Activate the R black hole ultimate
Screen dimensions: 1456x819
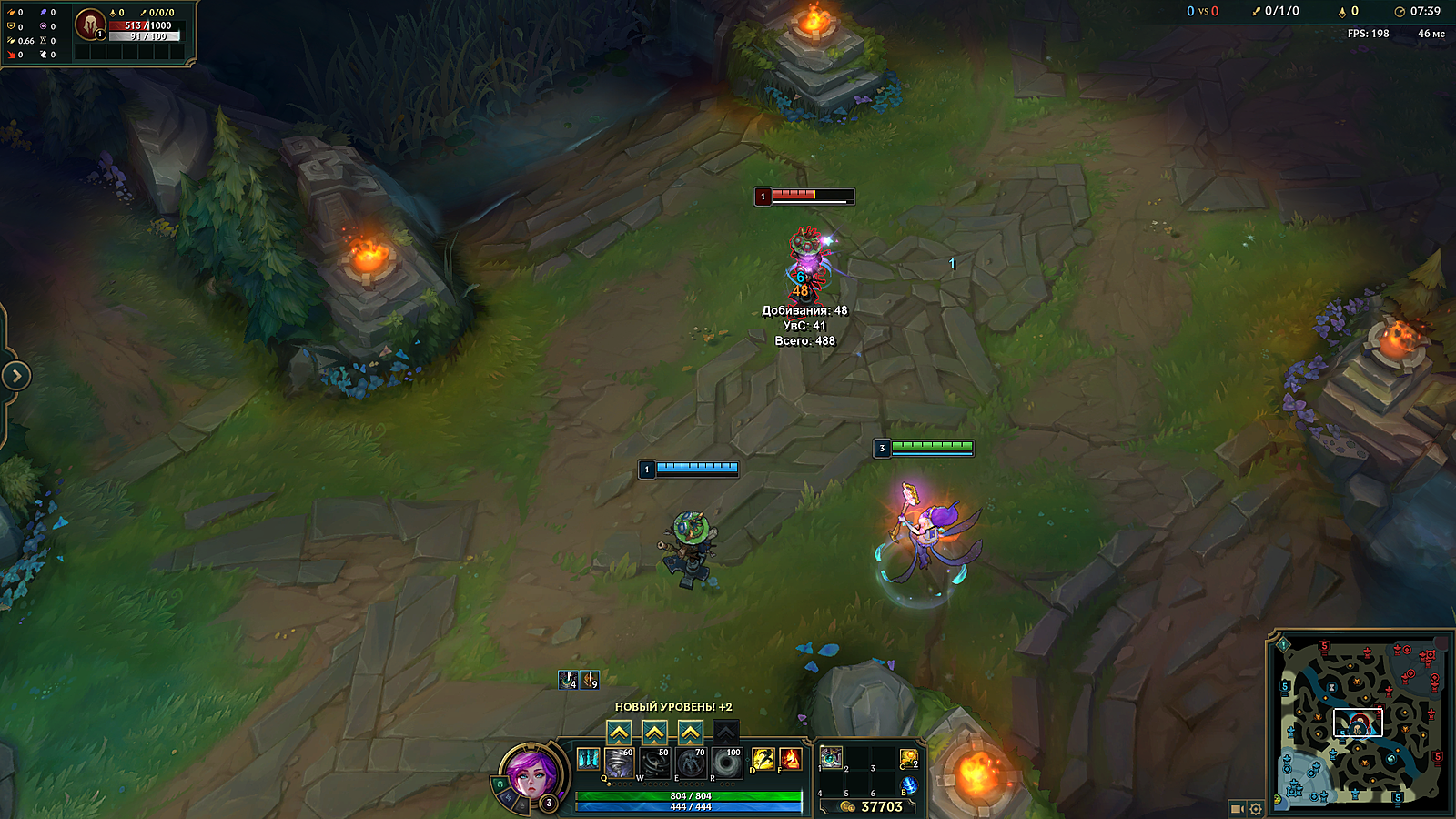726,763
